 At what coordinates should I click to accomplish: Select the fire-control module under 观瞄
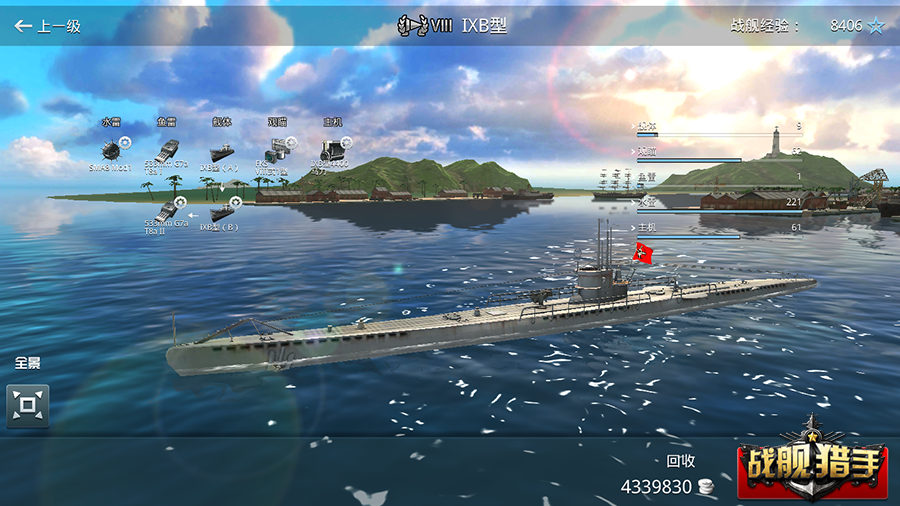275,151
